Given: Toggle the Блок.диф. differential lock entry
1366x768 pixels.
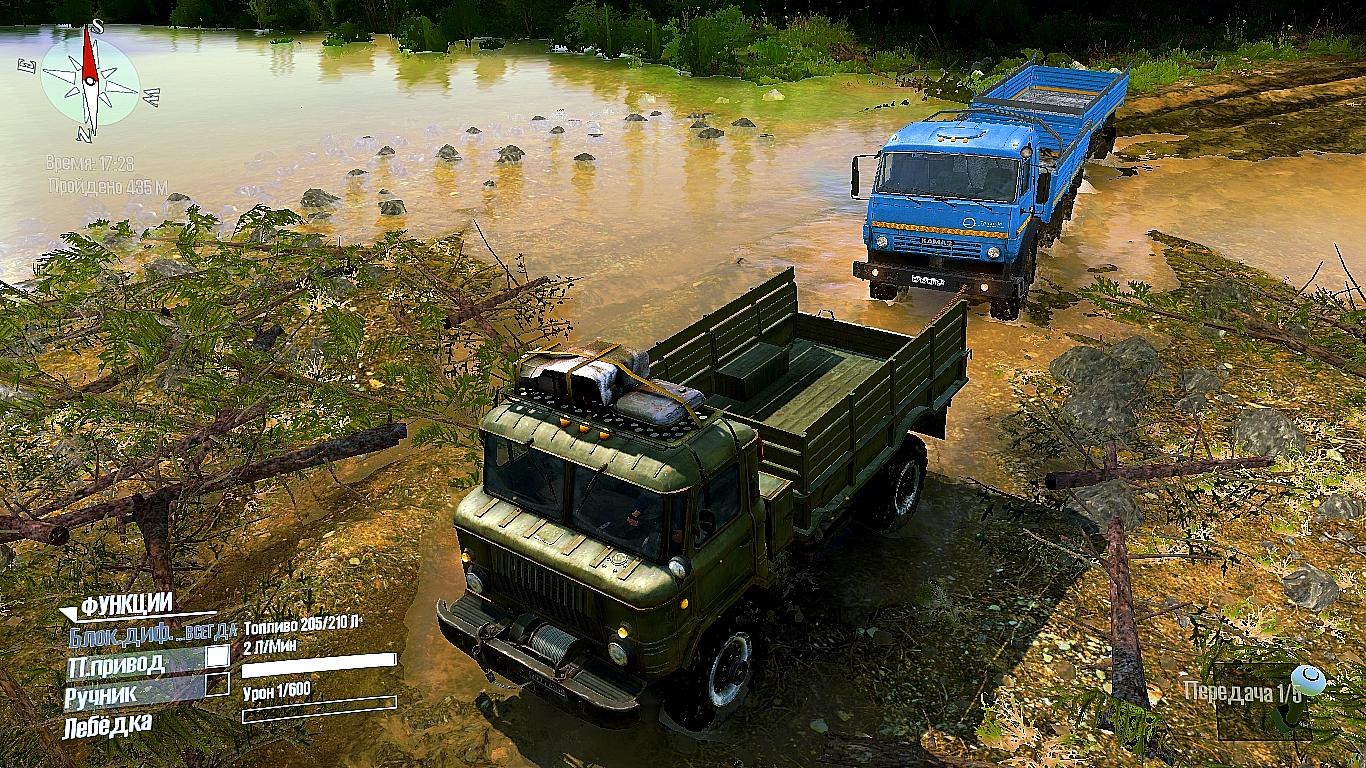Looking at the screenshot, I should click(x=152, y=632).
